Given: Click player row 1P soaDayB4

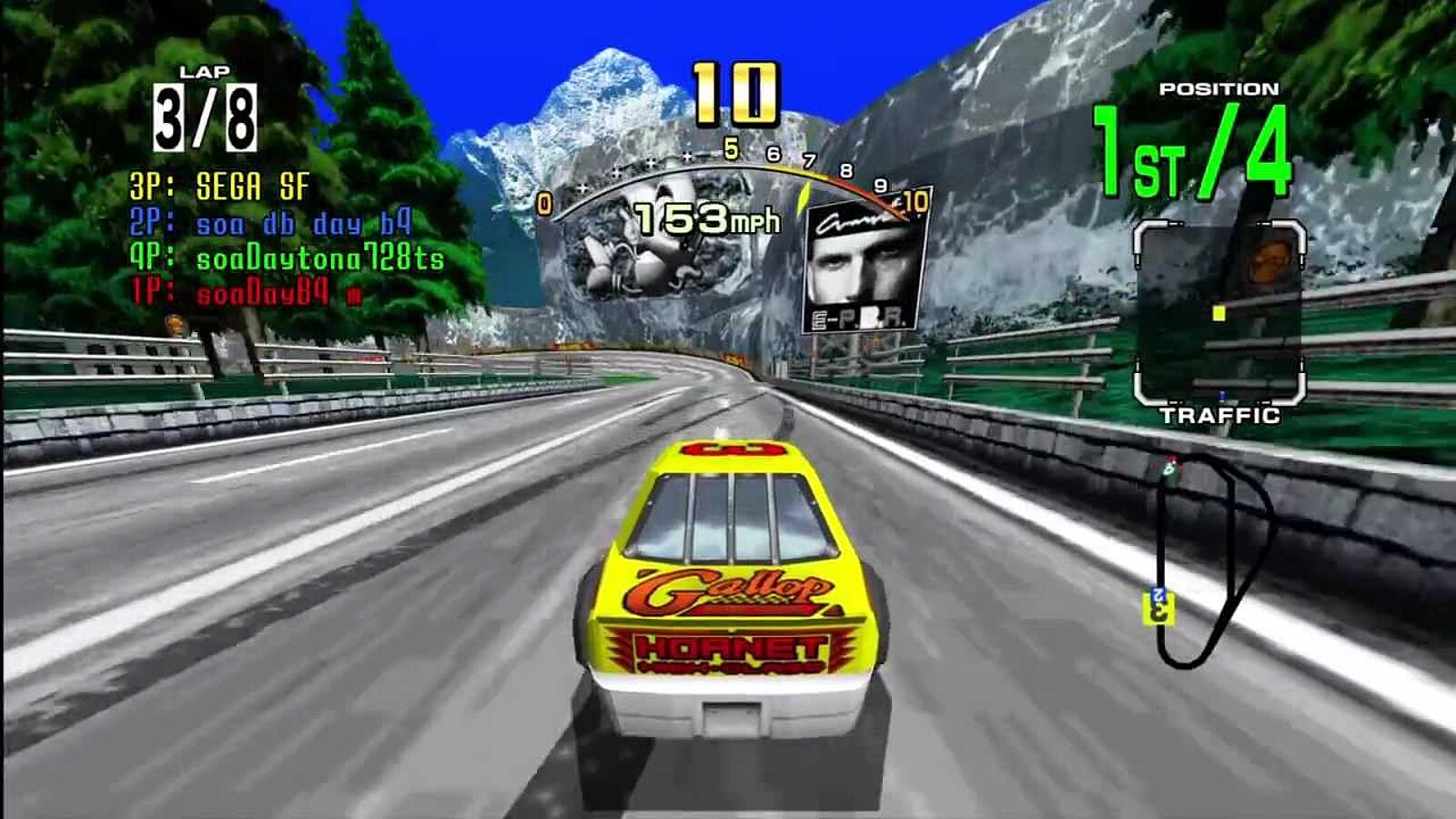Looking at the screenshot, I should pyautogui.click(x=246, y=293).
